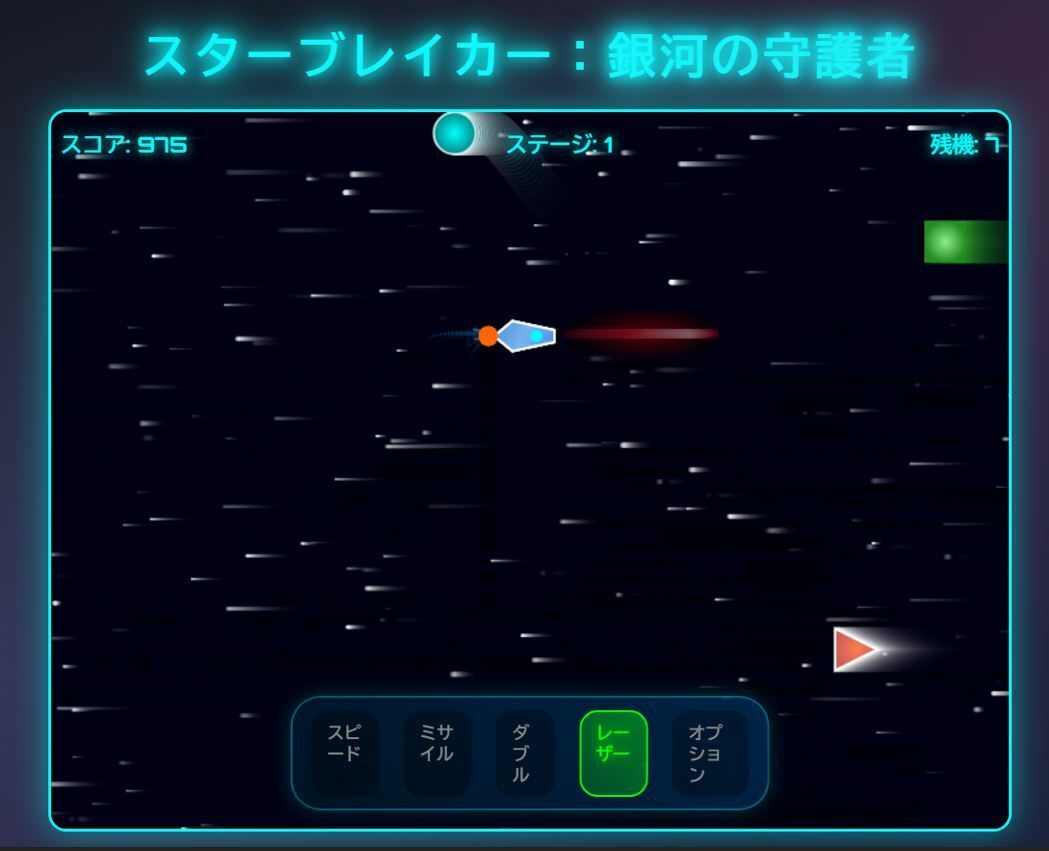The image size is (1049, 851).
Task: Select the スピード power-up slot
Action: pos(343,753)
